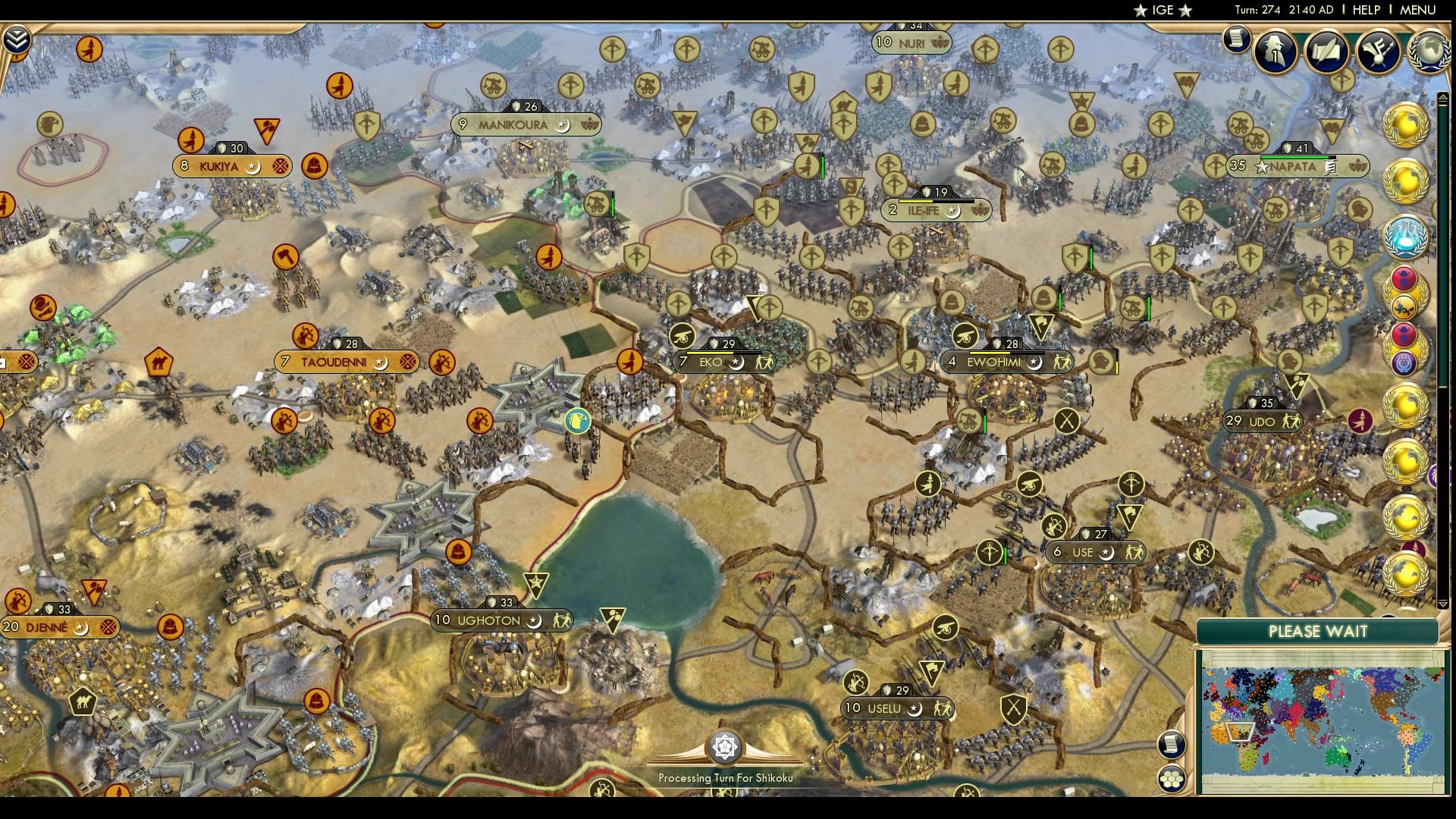Screen dimensions: 1456x819
Task: Open HELP from the top bar
Action: click(x=1363, y=11)
